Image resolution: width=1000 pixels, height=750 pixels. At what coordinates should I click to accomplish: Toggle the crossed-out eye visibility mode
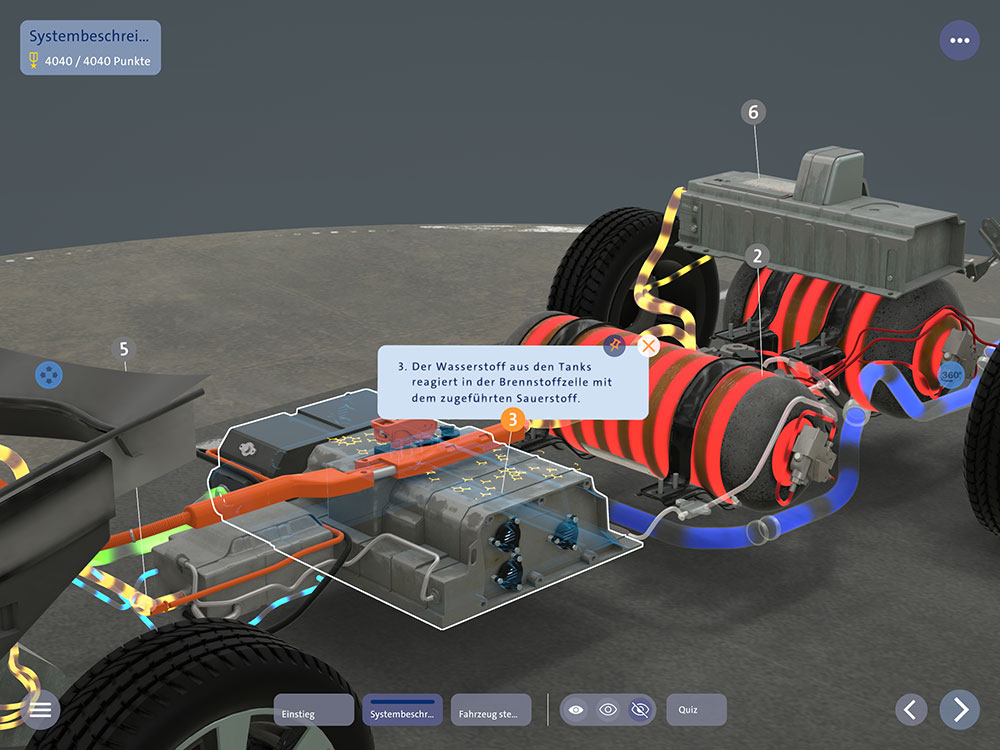639,710
